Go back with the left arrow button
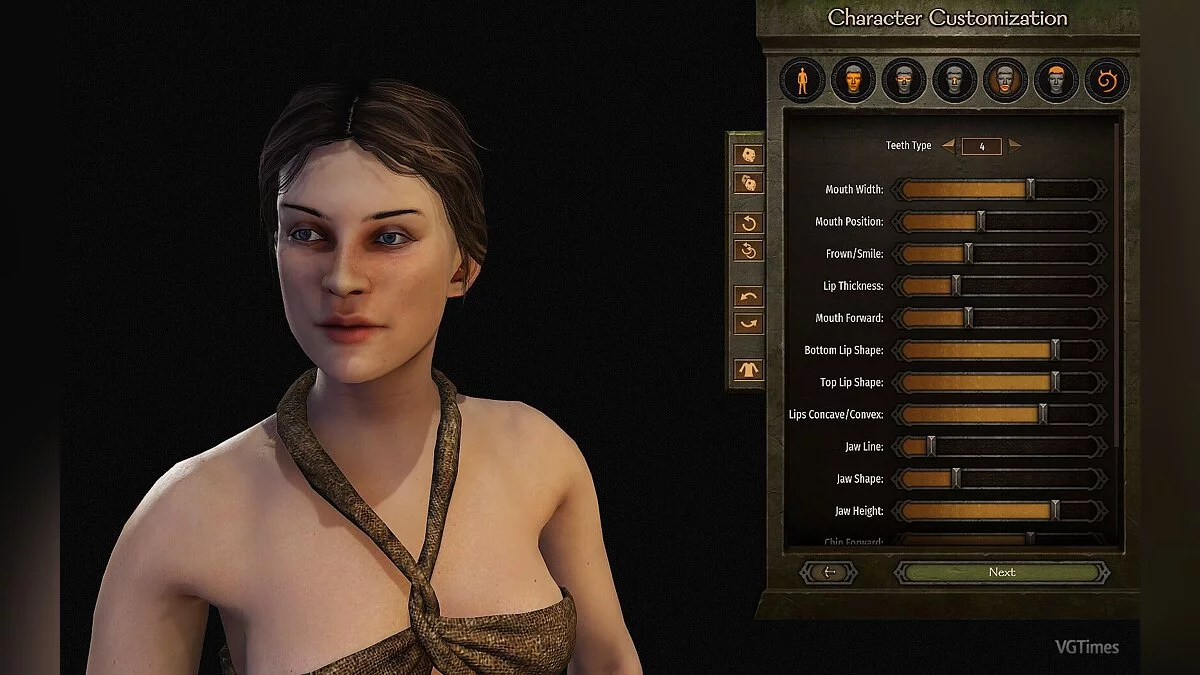 coord(828,572)
